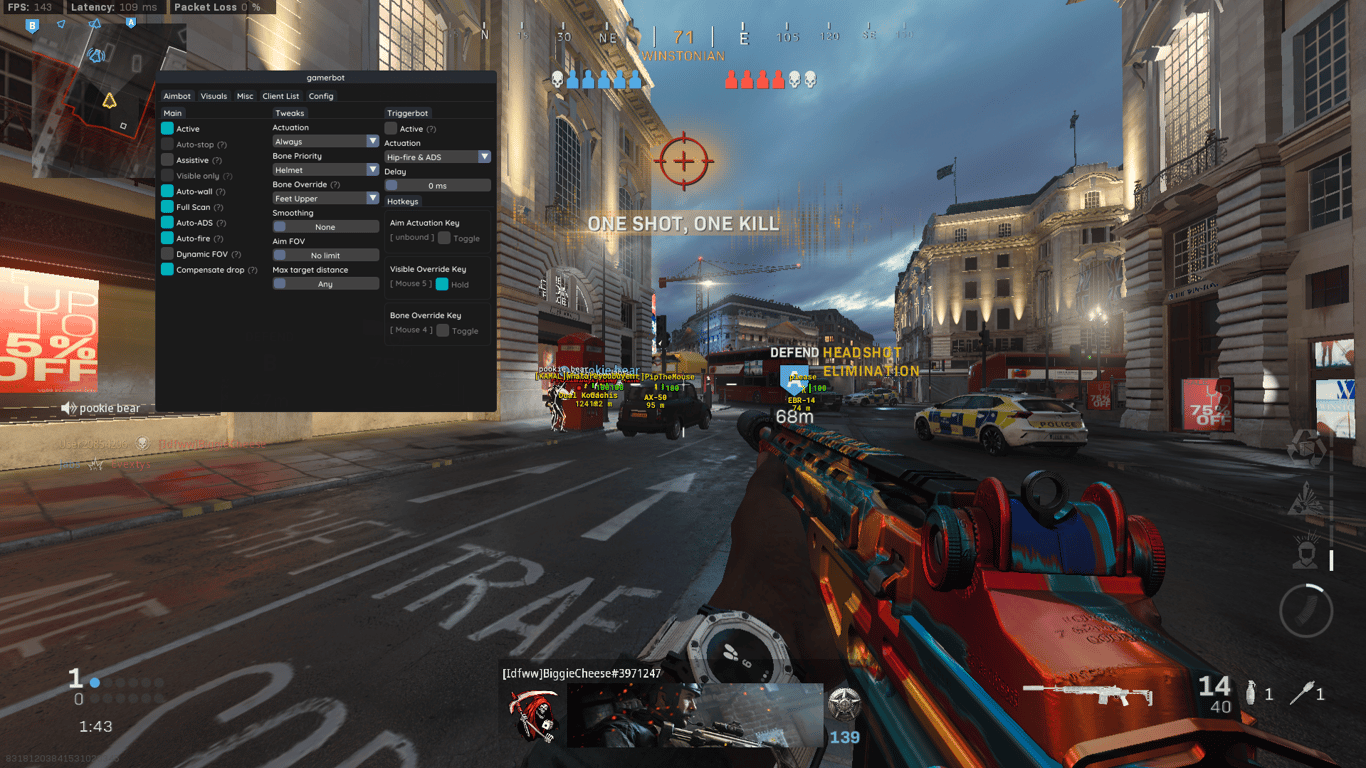Enable the Auto-stop checkbox
1366x768 pixels.
[166, 144]
